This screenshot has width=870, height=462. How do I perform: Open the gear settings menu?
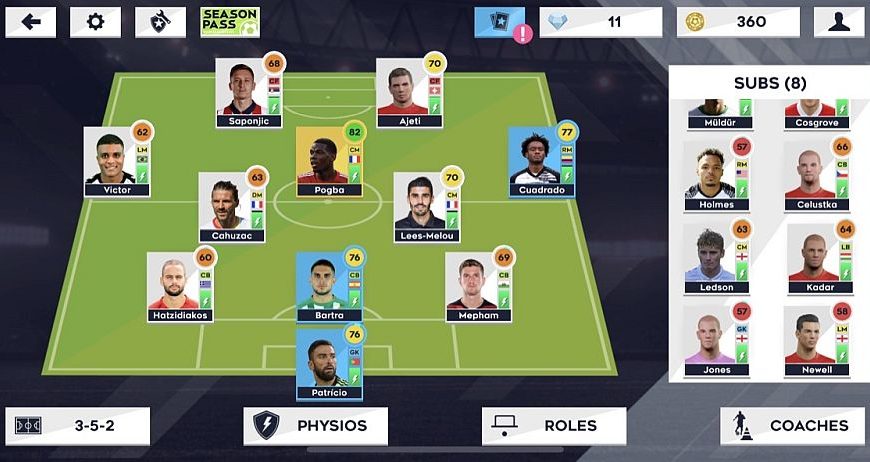(95, 22)
